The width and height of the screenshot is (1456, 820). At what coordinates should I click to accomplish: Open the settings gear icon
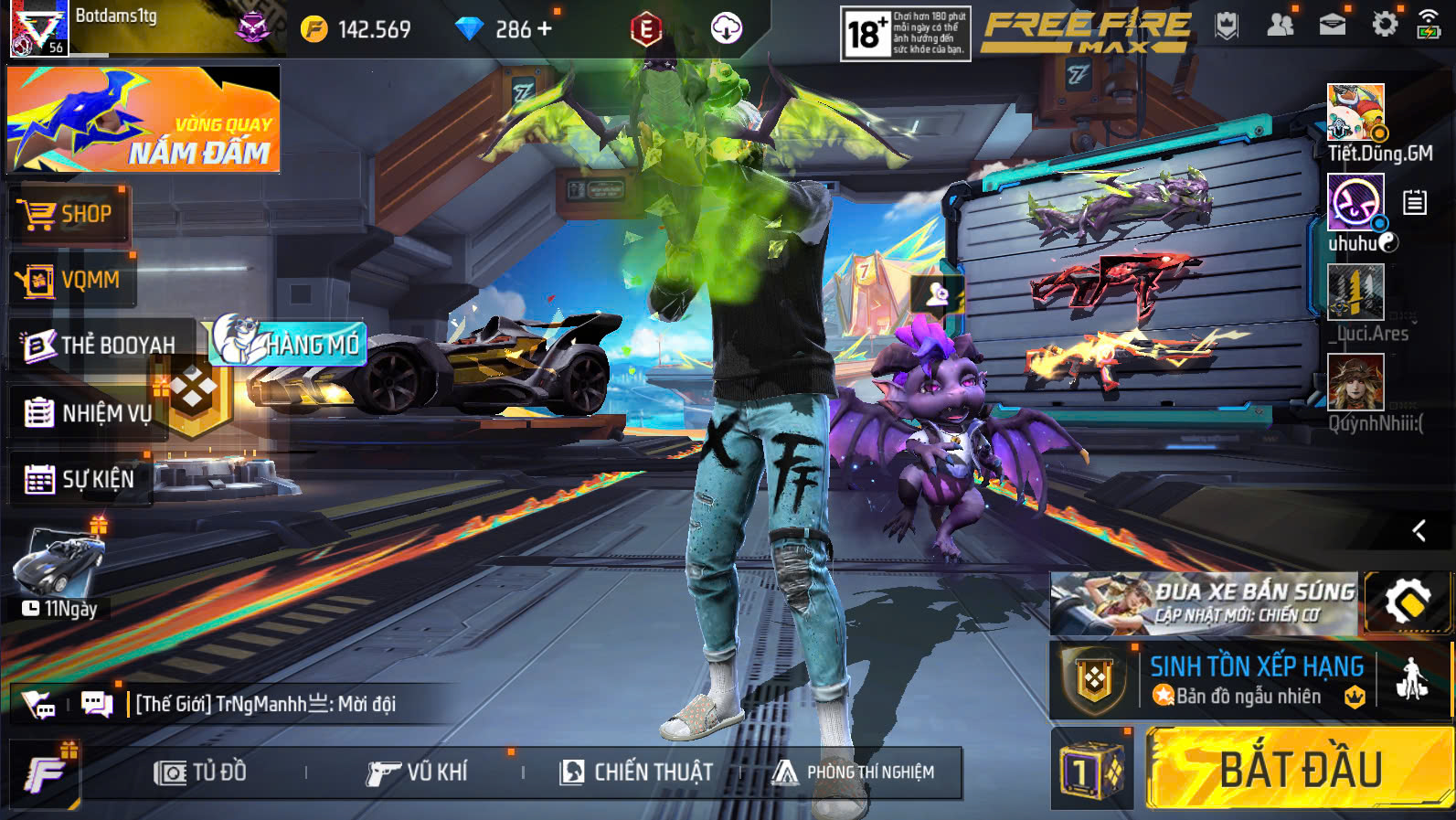(1385, 25)
